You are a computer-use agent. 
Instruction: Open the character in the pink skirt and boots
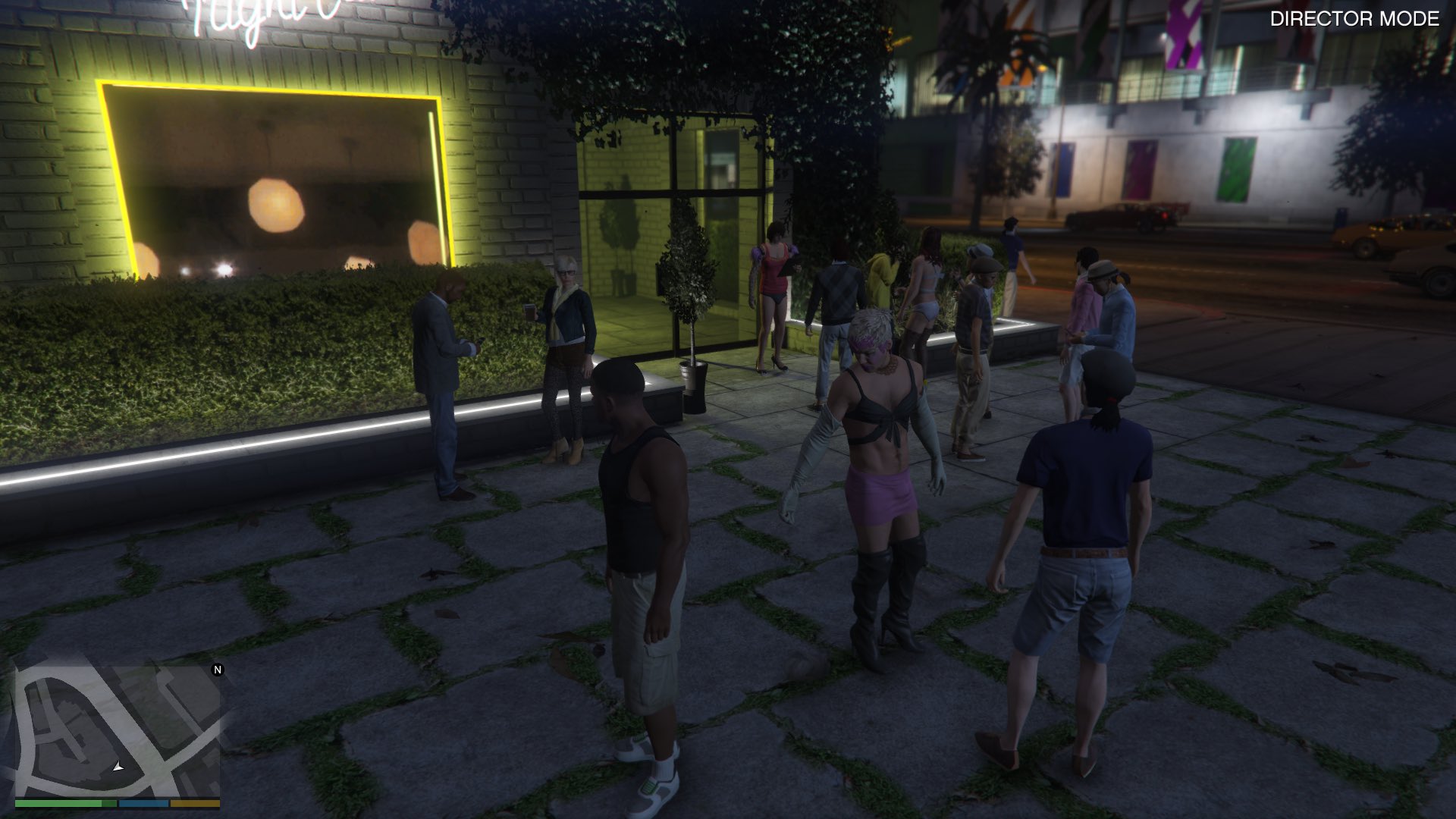[x=880, y=470]
